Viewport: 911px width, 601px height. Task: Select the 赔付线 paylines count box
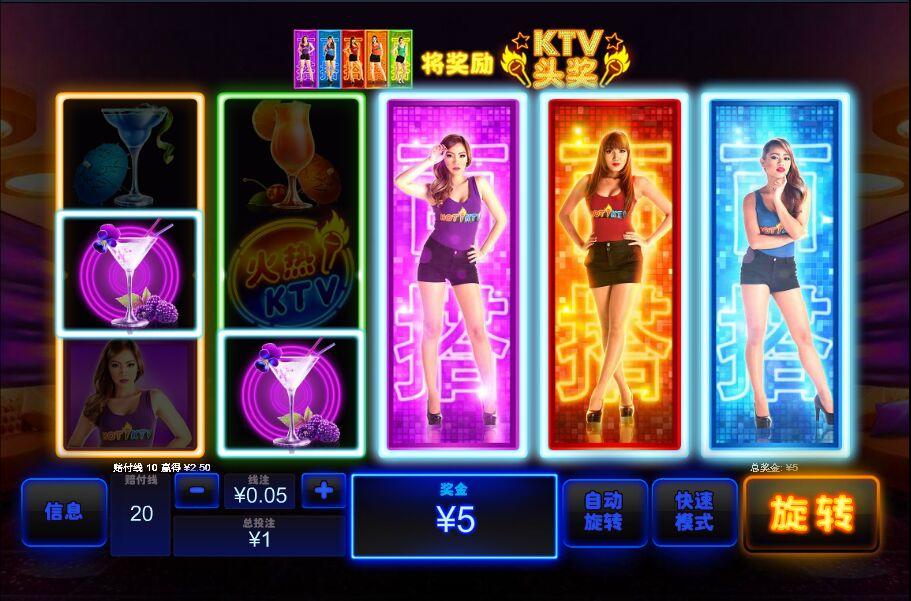[x=141, y=513]
